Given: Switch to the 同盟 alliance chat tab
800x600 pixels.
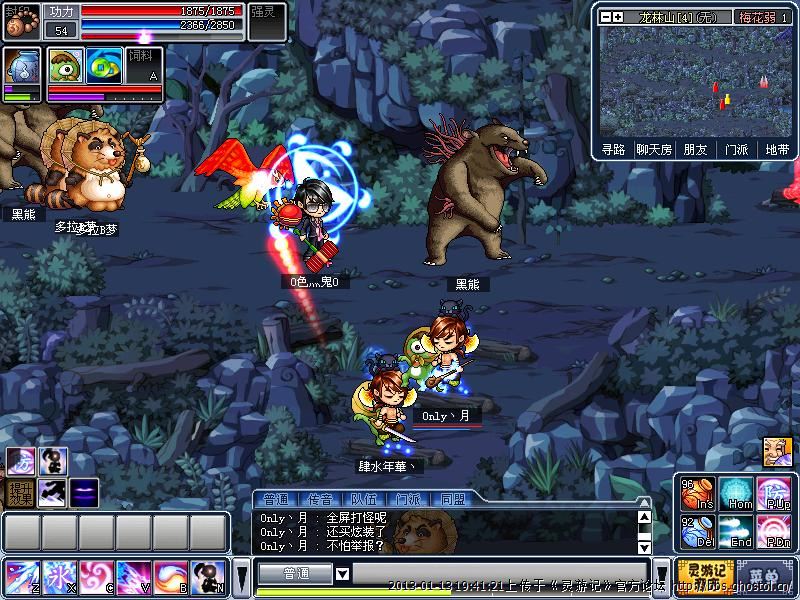Looking at the screenshot, I should pyautogui.click(x=452, y=498).
